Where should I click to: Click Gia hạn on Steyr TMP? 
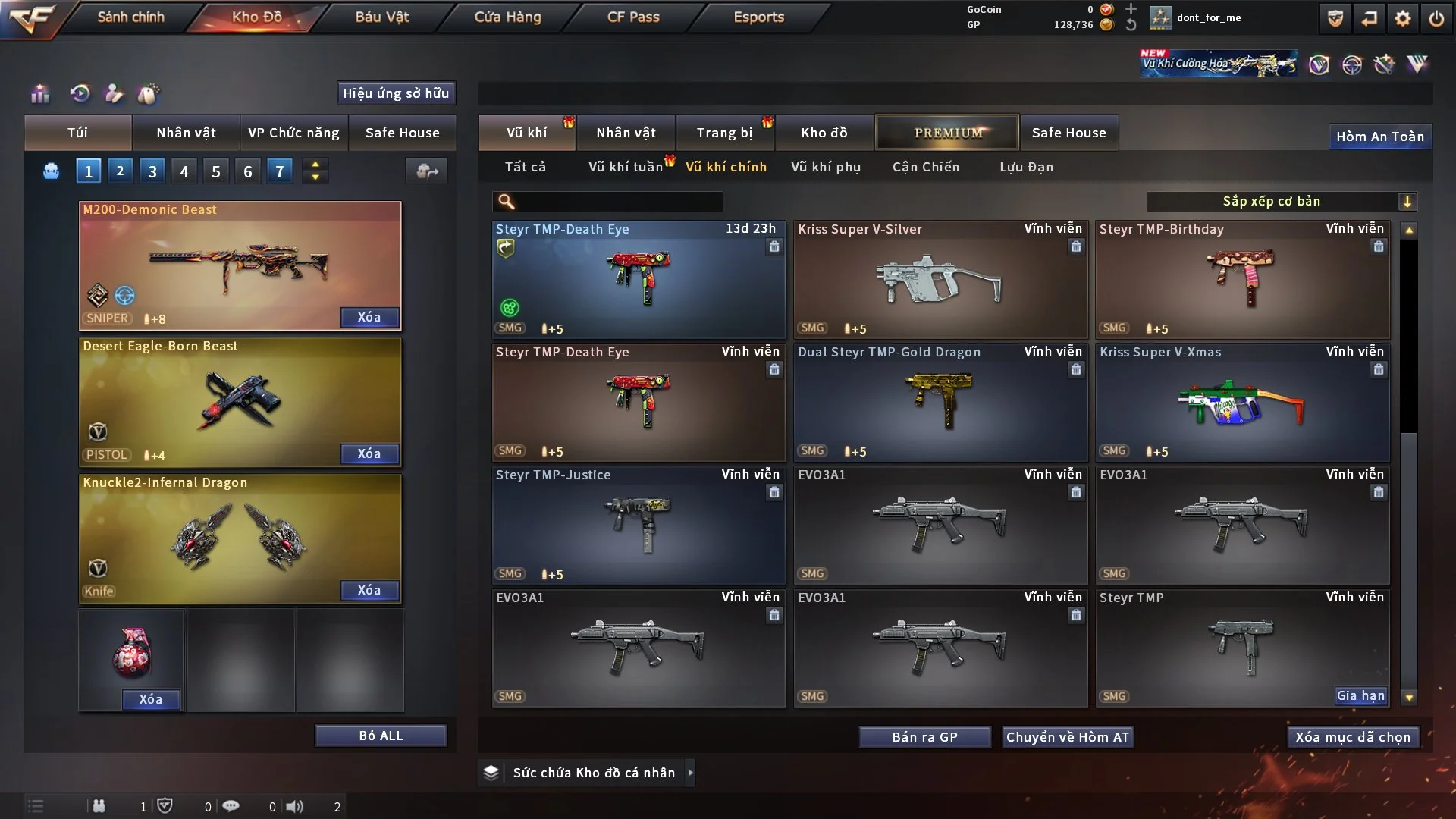(x=1360, y=695)
